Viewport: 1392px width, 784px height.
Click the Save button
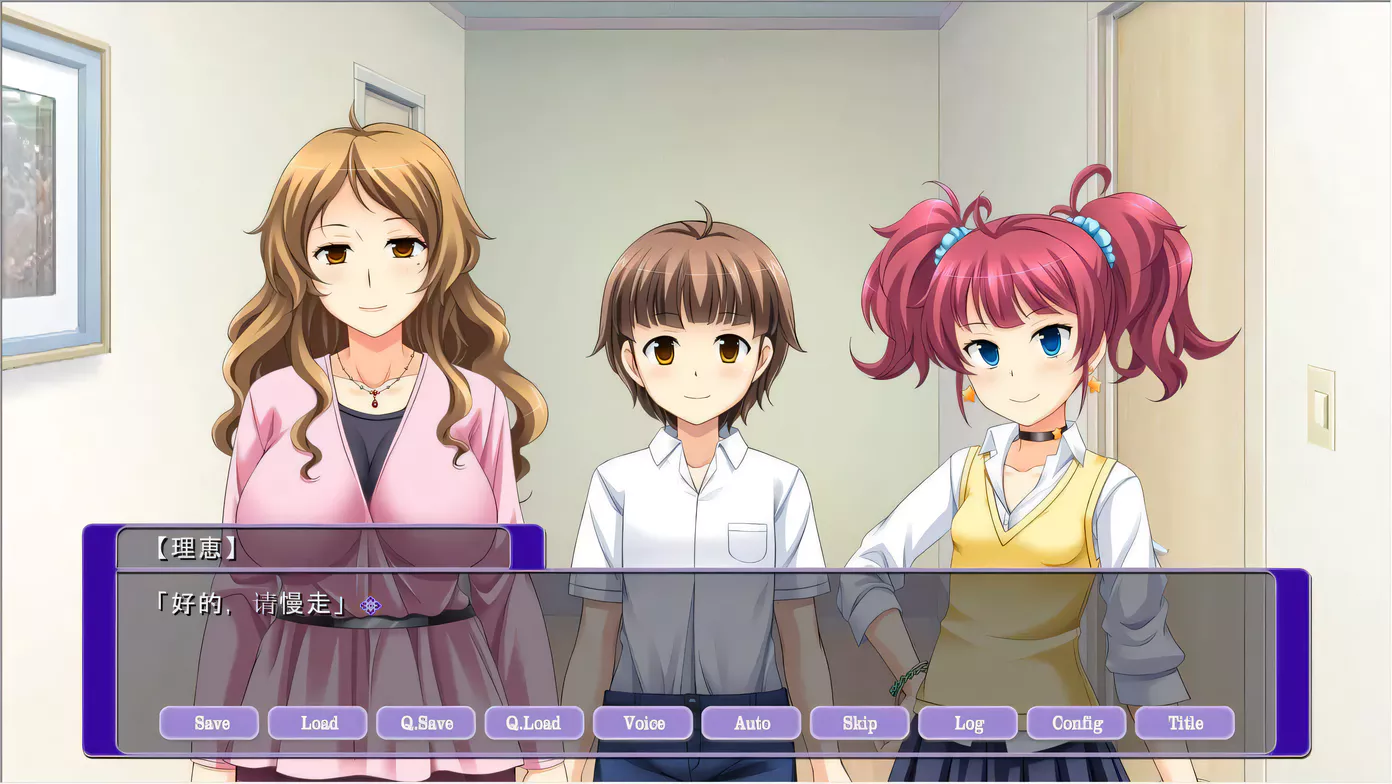point(209,723)
